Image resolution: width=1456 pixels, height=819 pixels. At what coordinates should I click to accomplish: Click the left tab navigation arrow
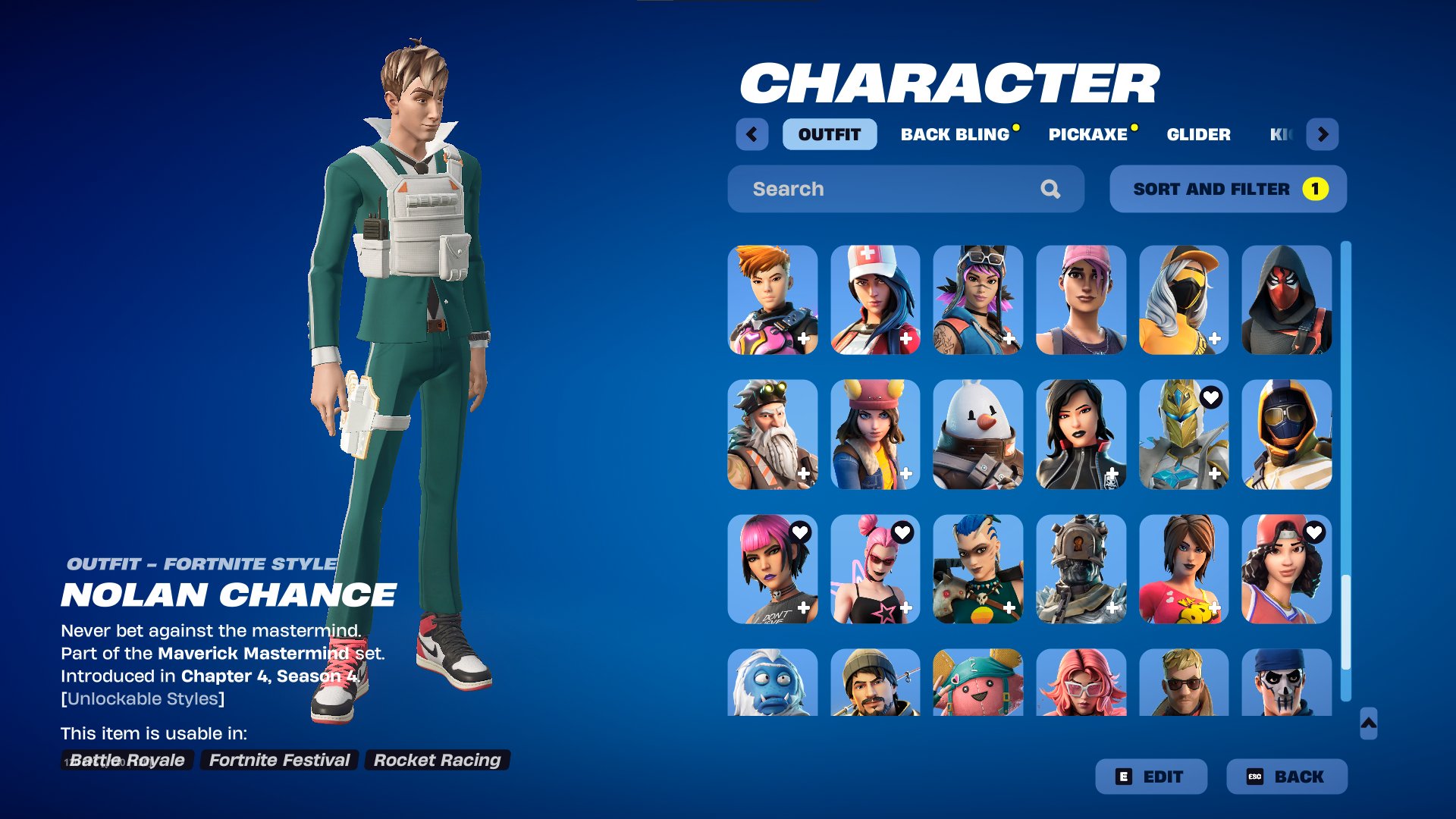pos(752,134)
